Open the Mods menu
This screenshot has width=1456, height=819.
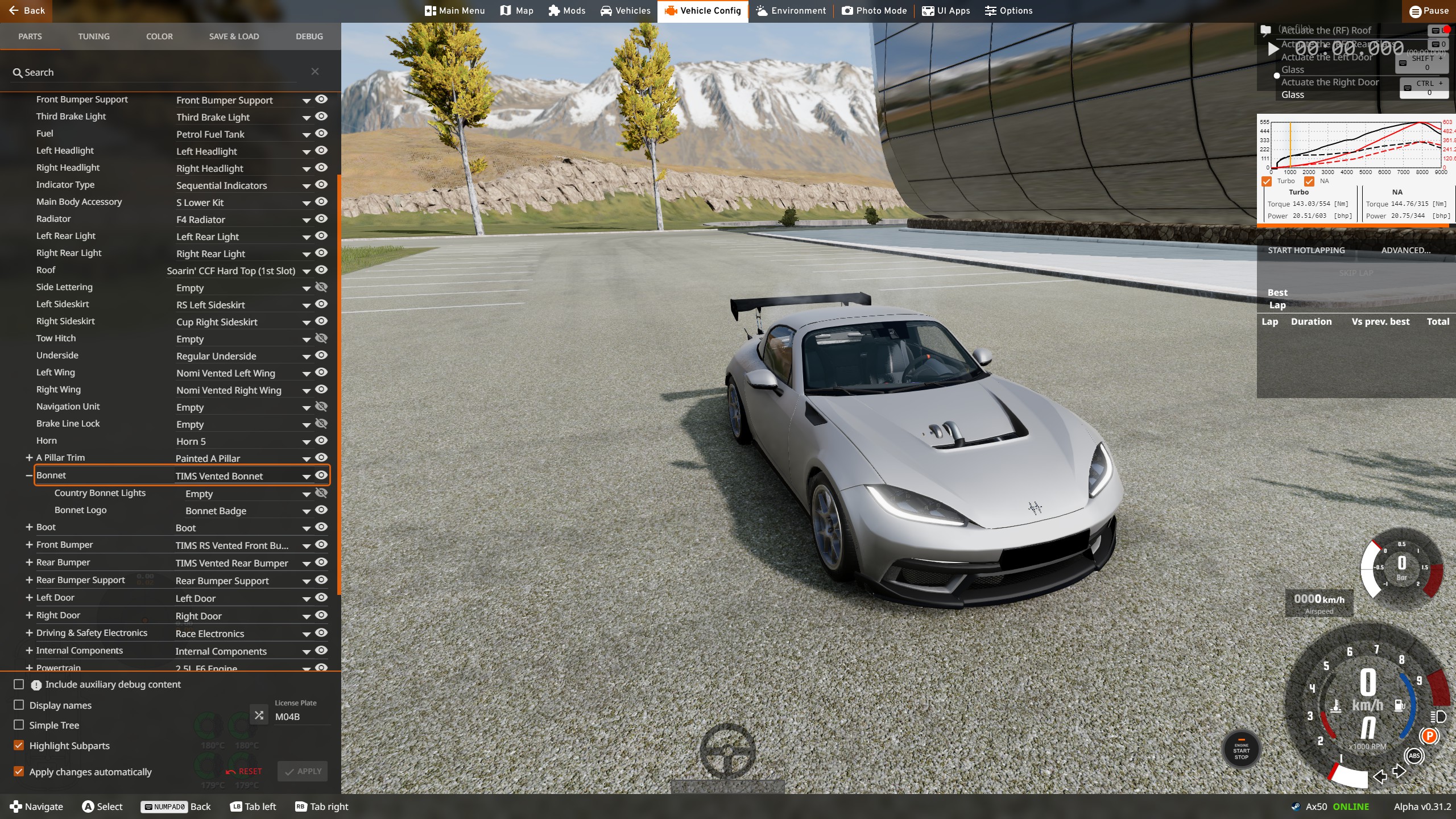pyautogui.click(x=566, y=11)
